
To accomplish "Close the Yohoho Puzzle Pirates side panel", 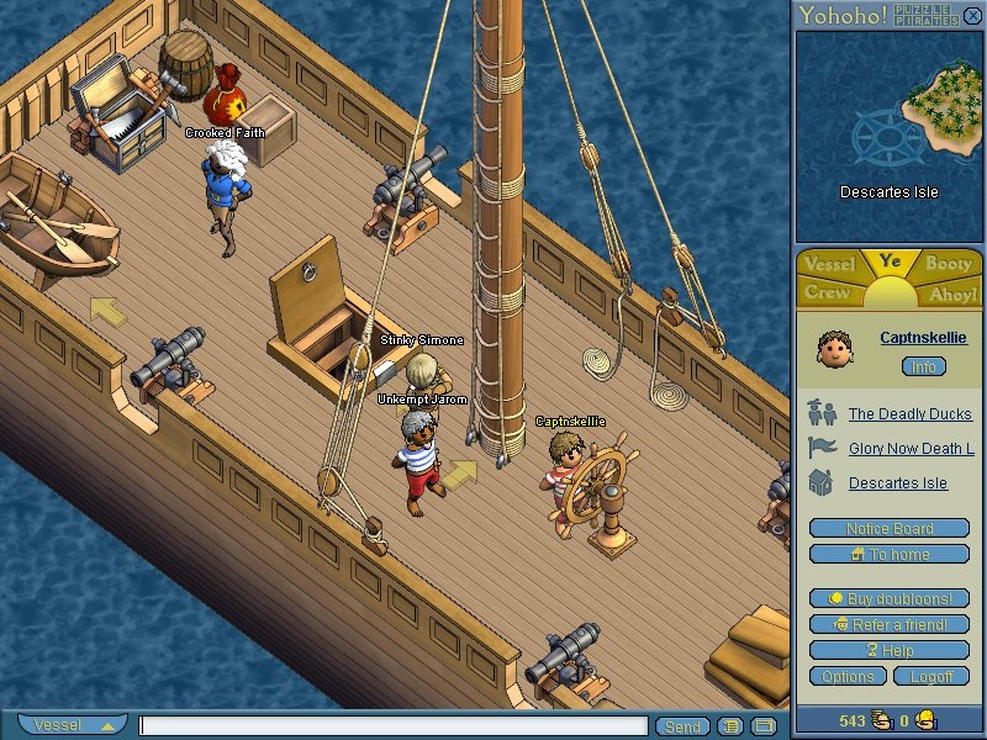I will (x=972, y=15).
